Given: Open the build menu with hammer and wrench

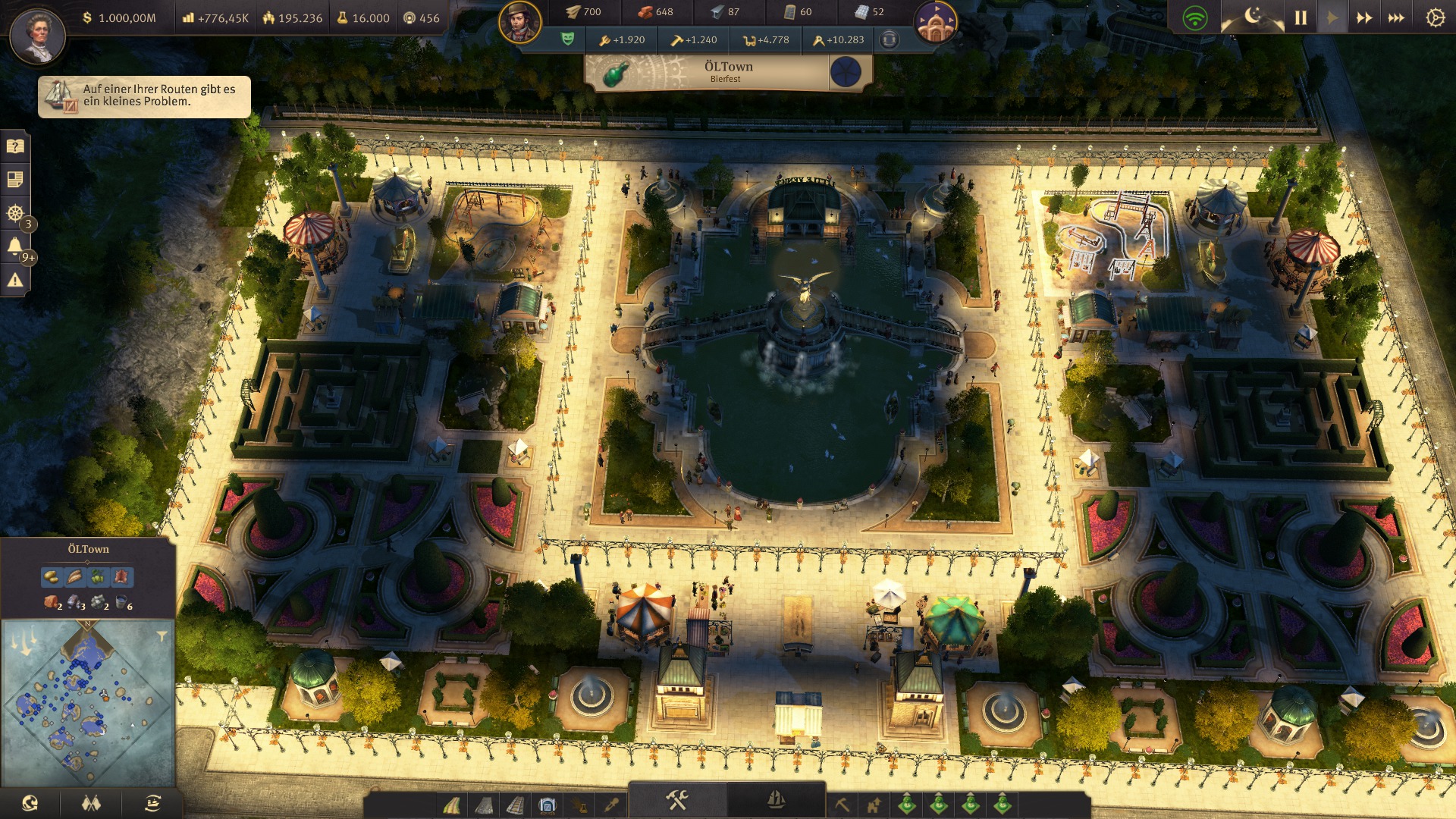Looking at the screenshot, I should tap(676, 800).
